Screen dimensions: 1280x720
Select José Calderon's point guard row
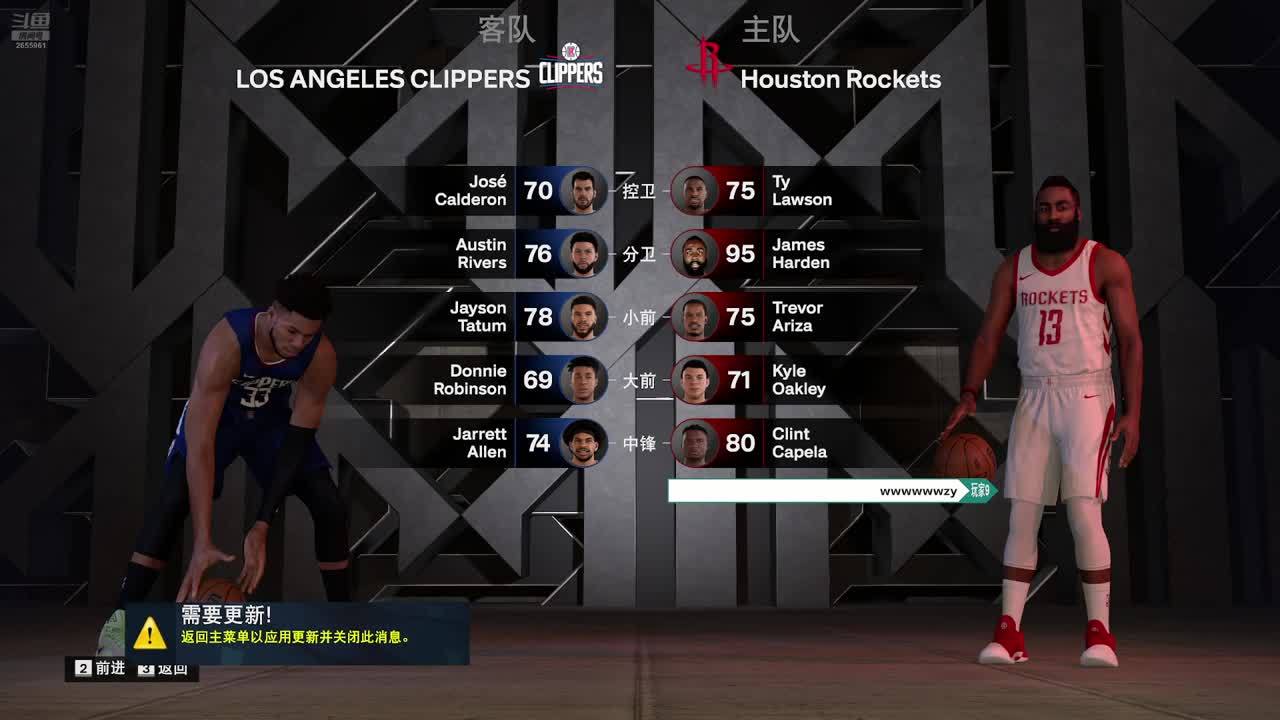coord(510,191)
